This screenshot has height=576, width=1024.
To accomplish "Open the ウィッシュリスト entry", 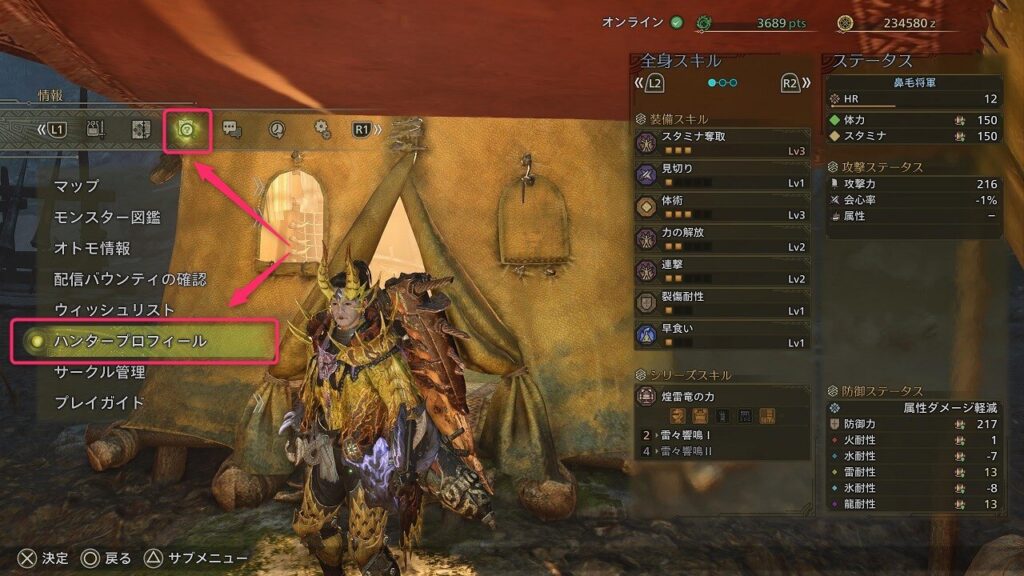I will pos(114,310).
